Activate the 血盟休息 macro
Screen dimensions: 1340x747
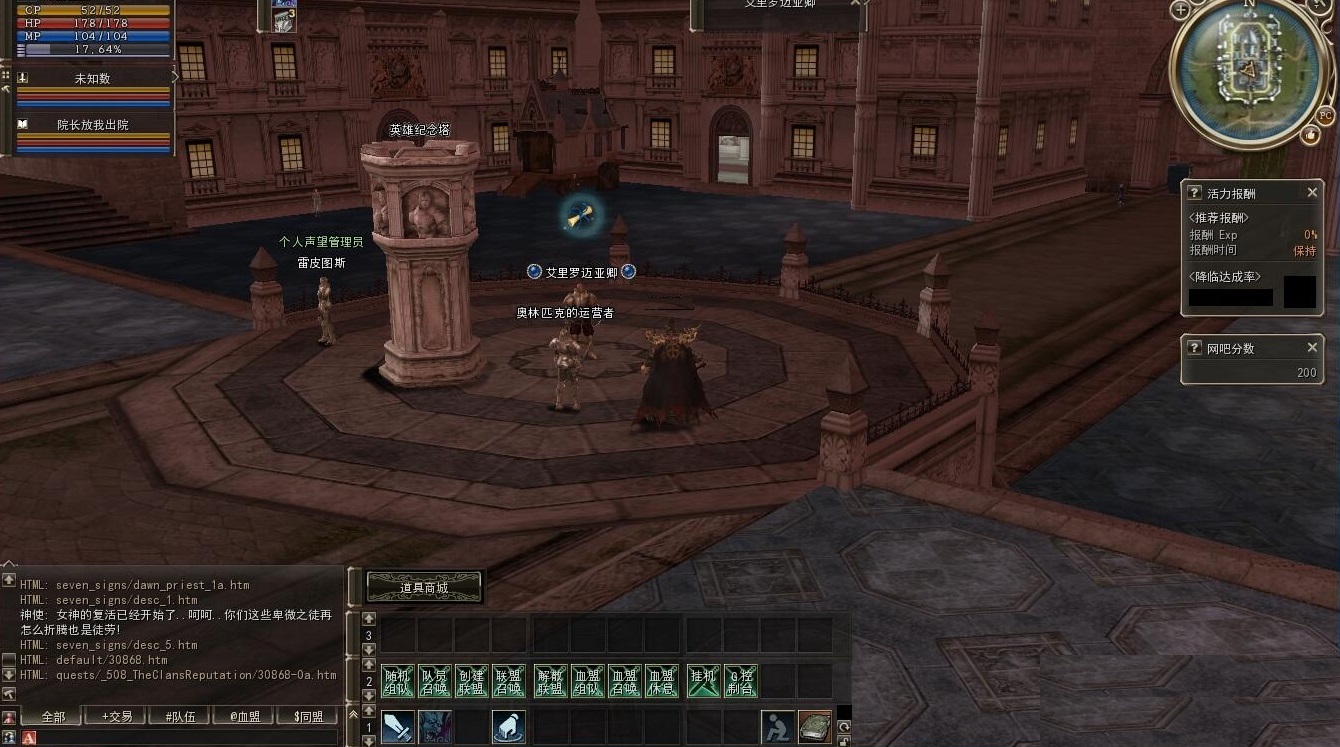pyautogui.click(x=662, y=681)
